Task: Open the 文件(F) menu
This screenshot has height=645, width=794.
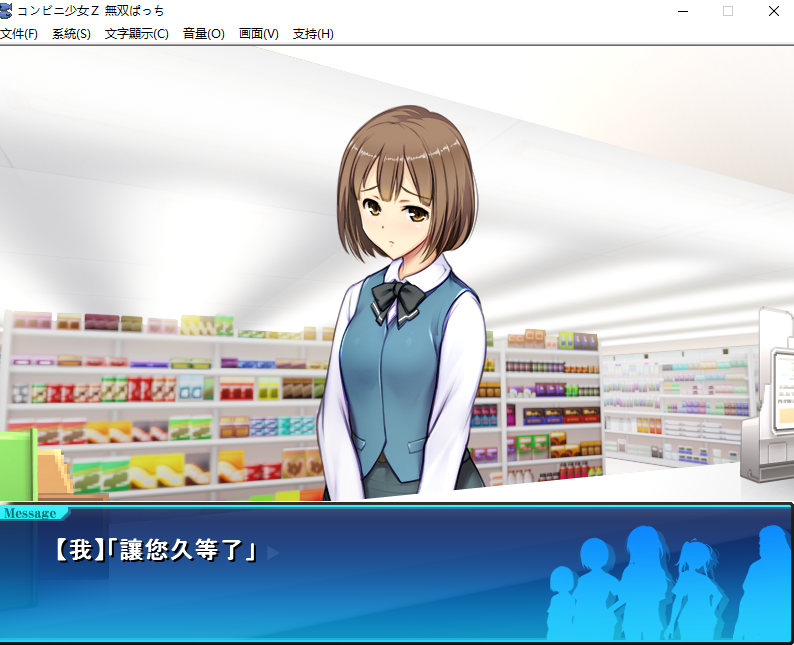Action: click(19, 34)
